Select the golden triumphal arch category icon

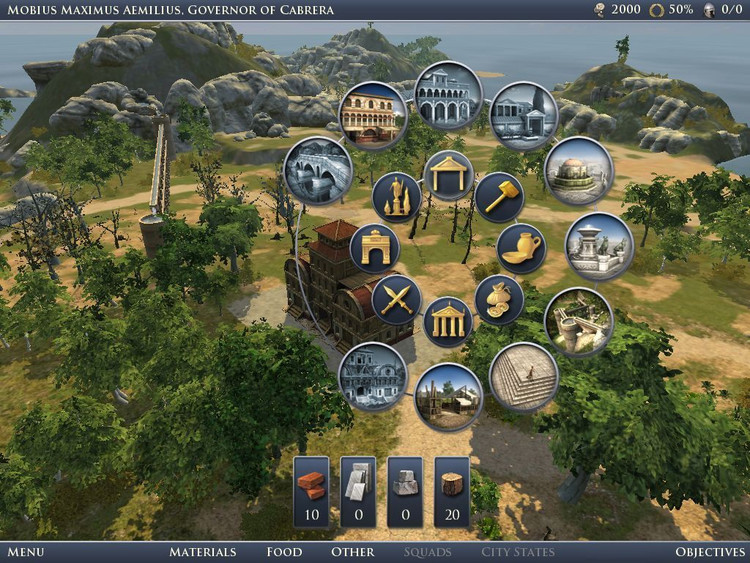(x=376, y=248)
